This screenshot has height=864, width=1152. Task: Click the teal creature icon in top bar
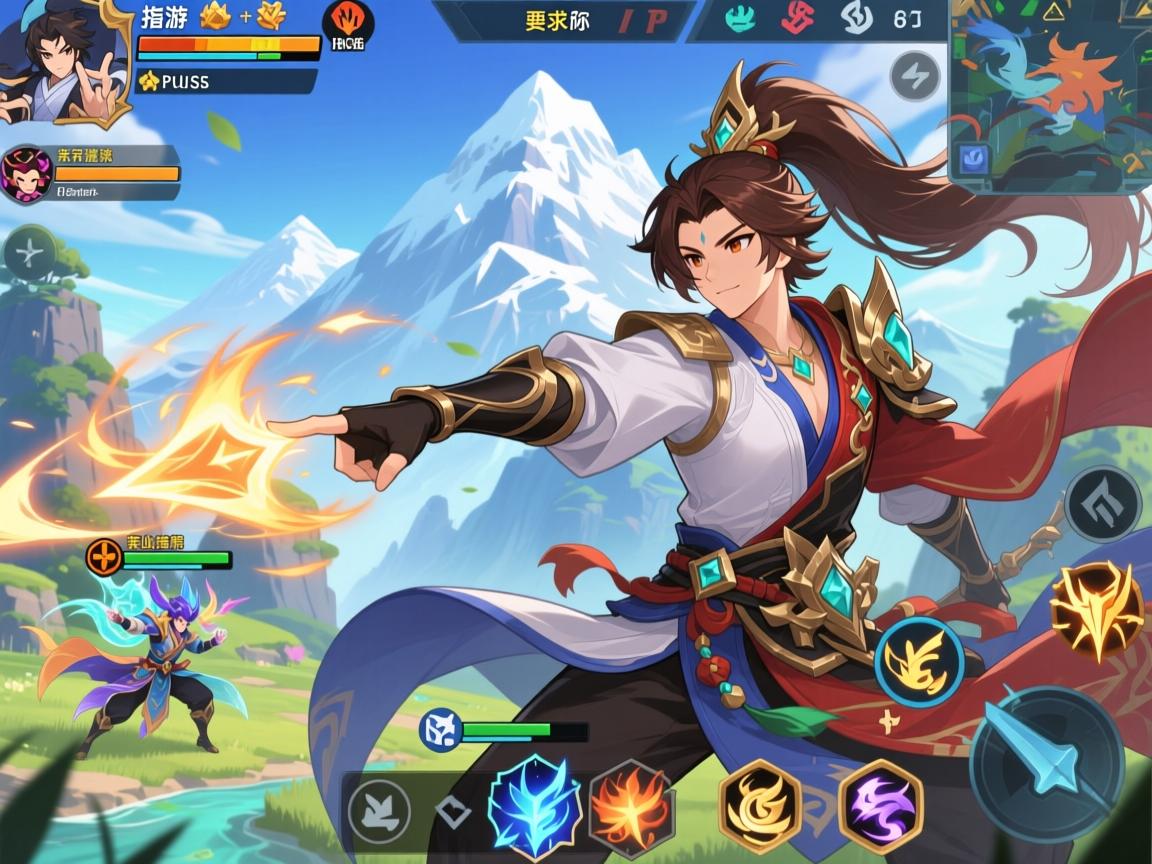coord(738,20)
